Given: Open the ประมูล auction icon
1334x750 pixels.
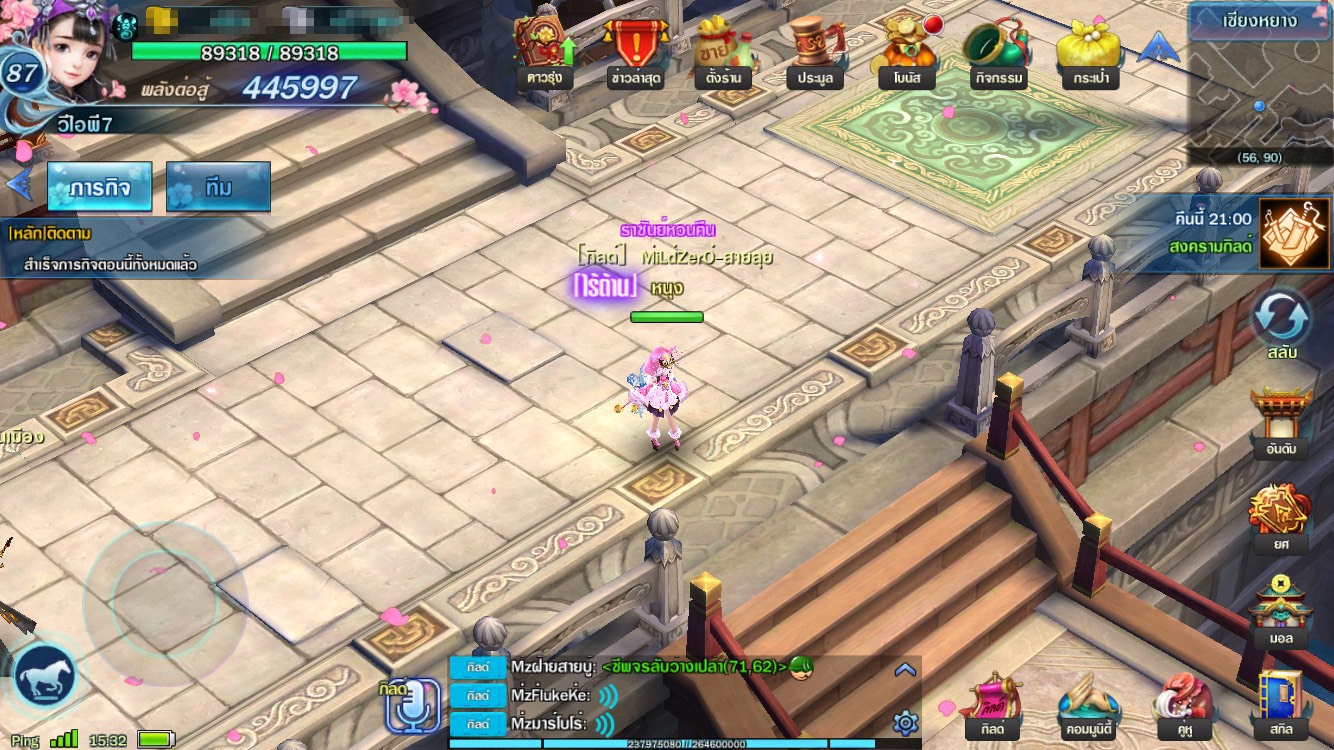Looking at the screenshot, I should [x=814, y=50].
